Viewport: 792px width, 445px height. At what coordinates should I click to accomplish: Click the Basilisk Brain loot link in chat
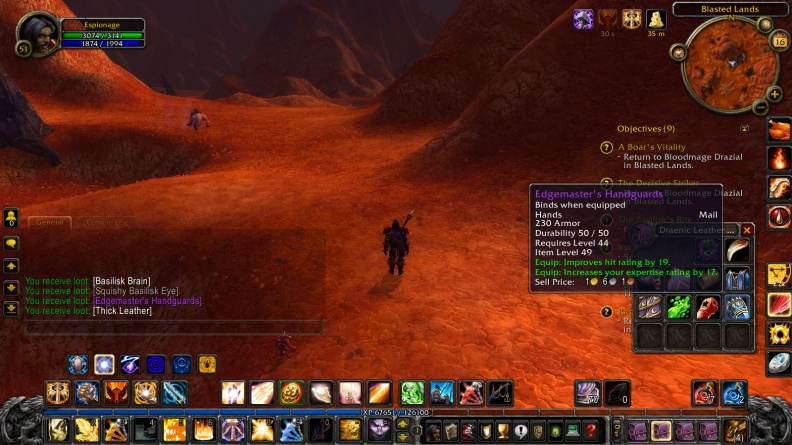[124, 281]
